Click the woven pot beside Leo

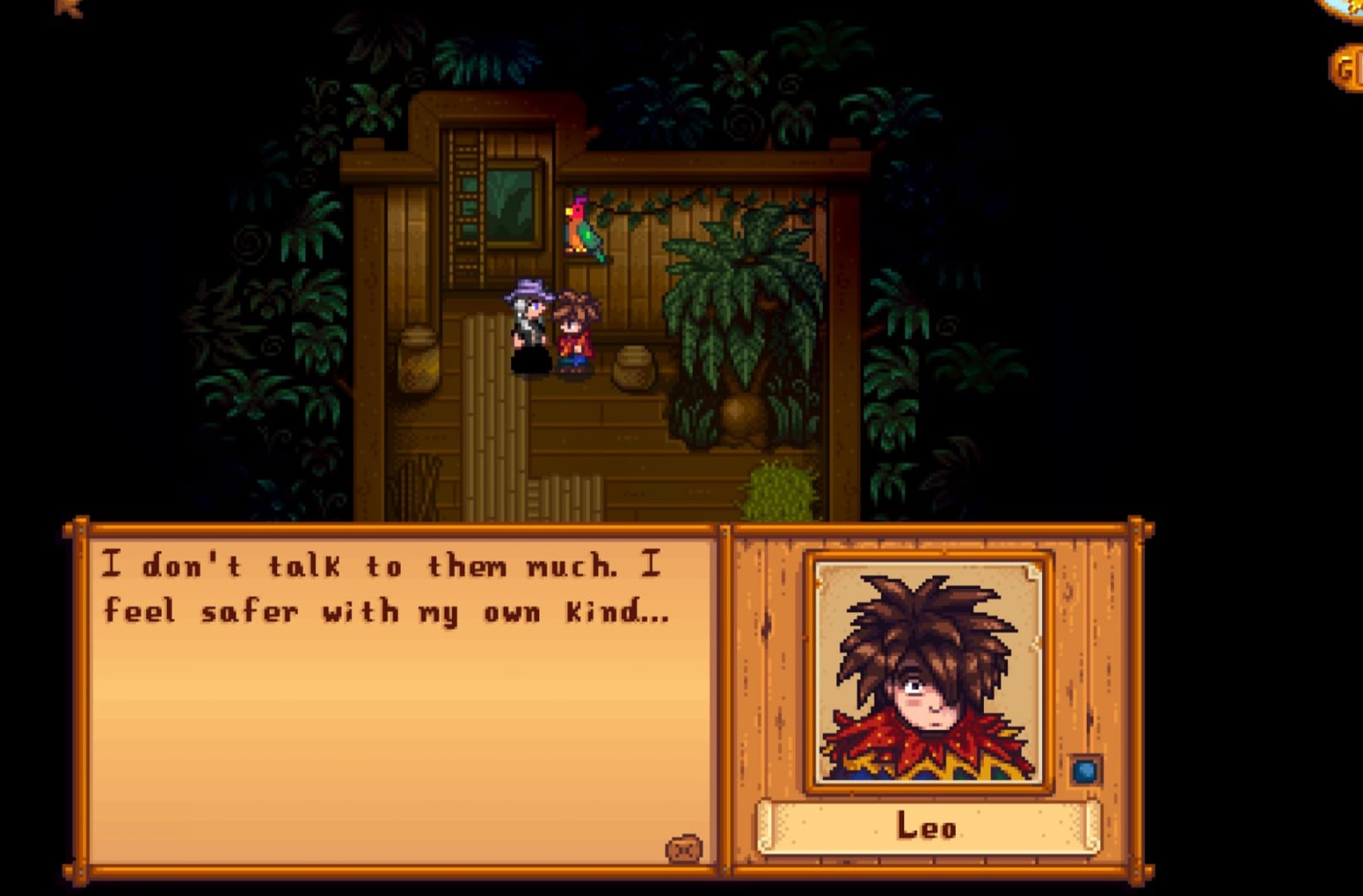(632, 368)
